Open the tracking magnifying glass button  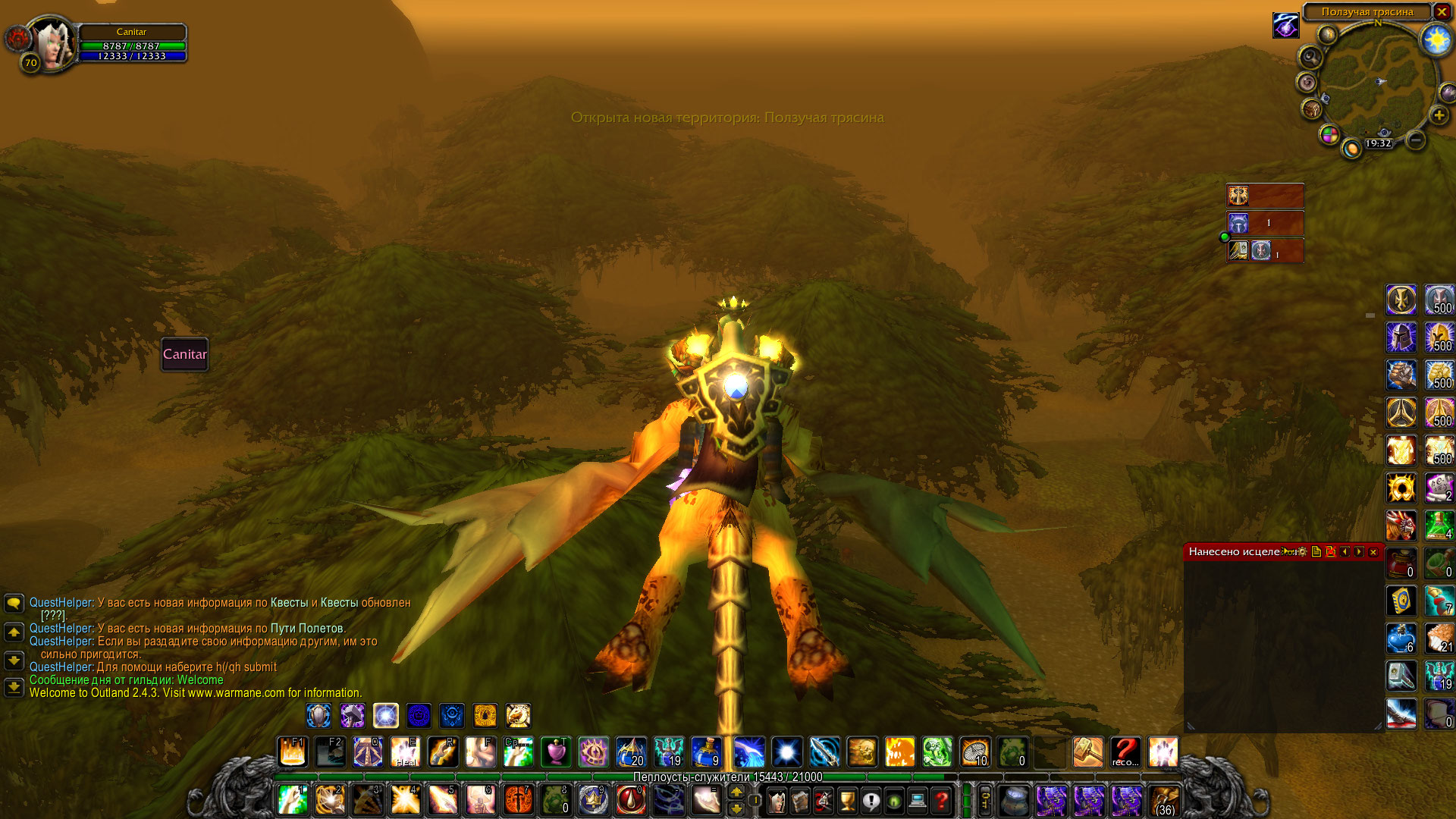click(1310, 58)
